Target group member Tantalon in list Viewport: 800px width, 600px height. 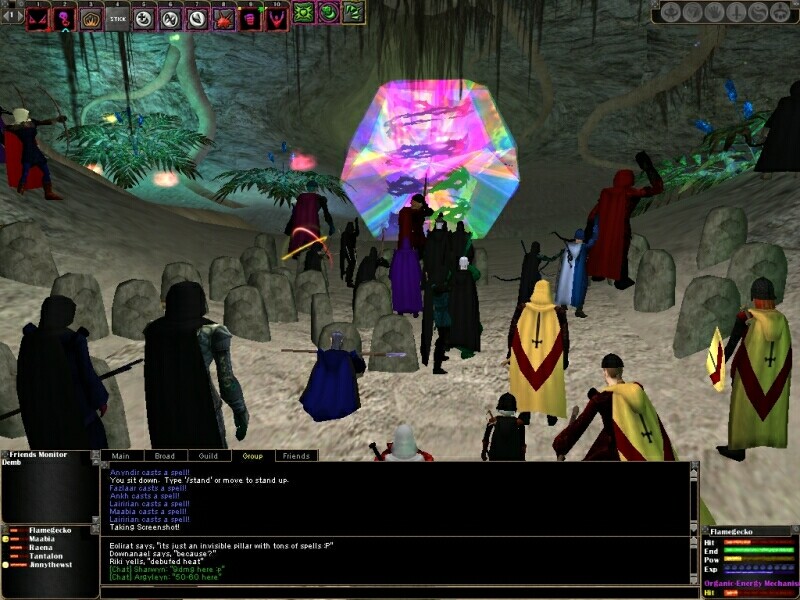[x=46, y=557]
